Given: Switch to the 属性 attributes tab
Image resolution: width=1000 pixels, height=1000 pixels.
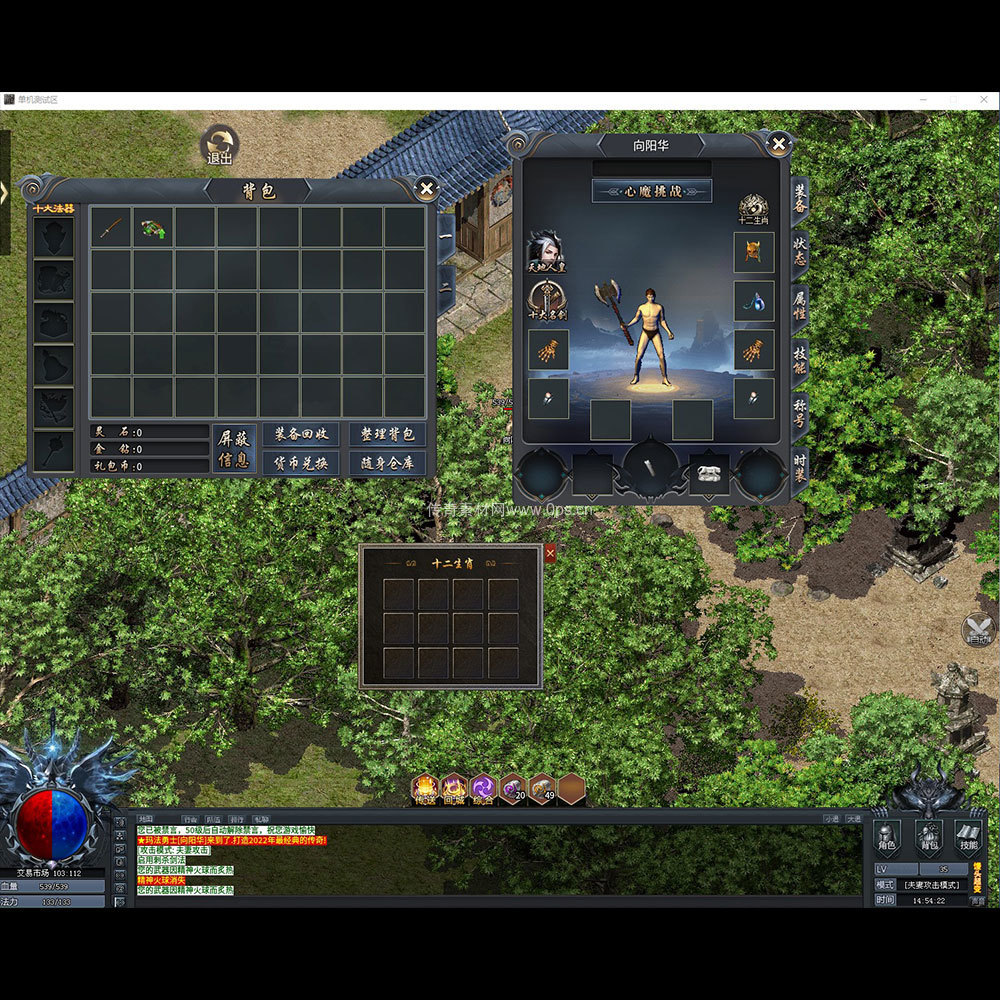Looking at the screenshot, I should [x=800, y=304].
